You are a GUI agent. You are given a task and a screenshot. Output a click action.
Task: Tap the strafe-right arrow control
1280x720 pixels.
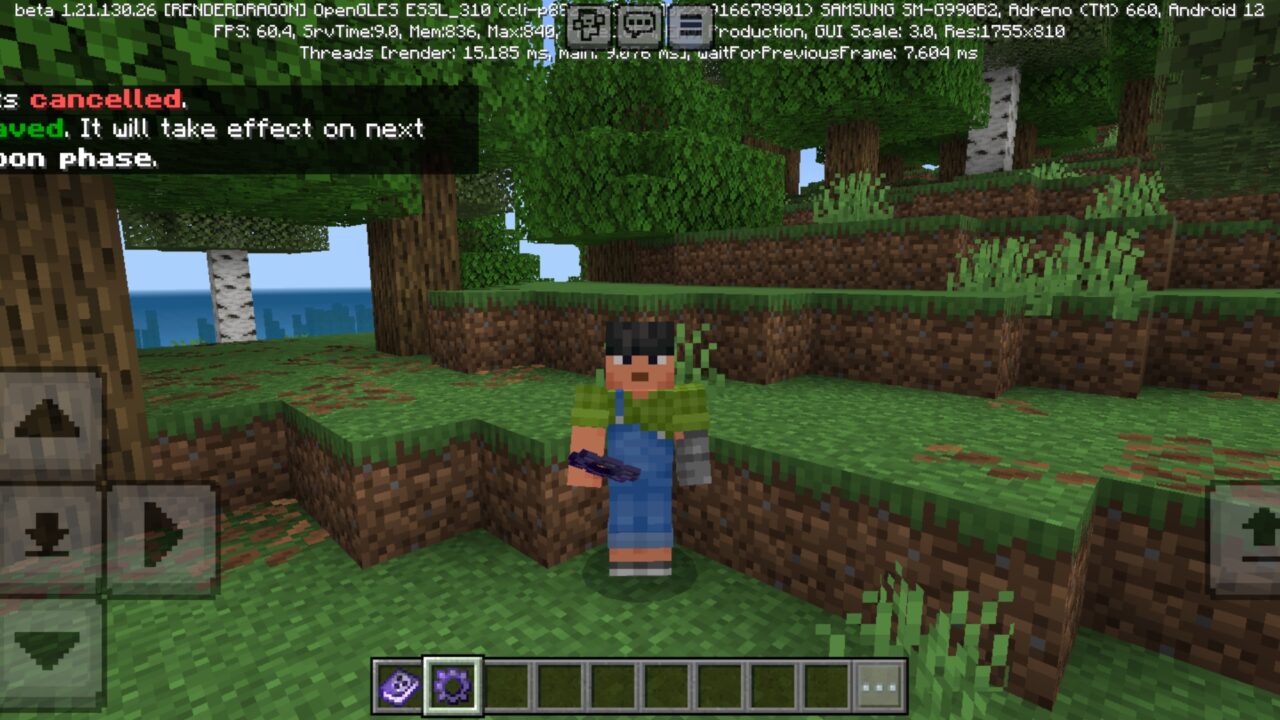pyautogui.click(x=158, y=535)
